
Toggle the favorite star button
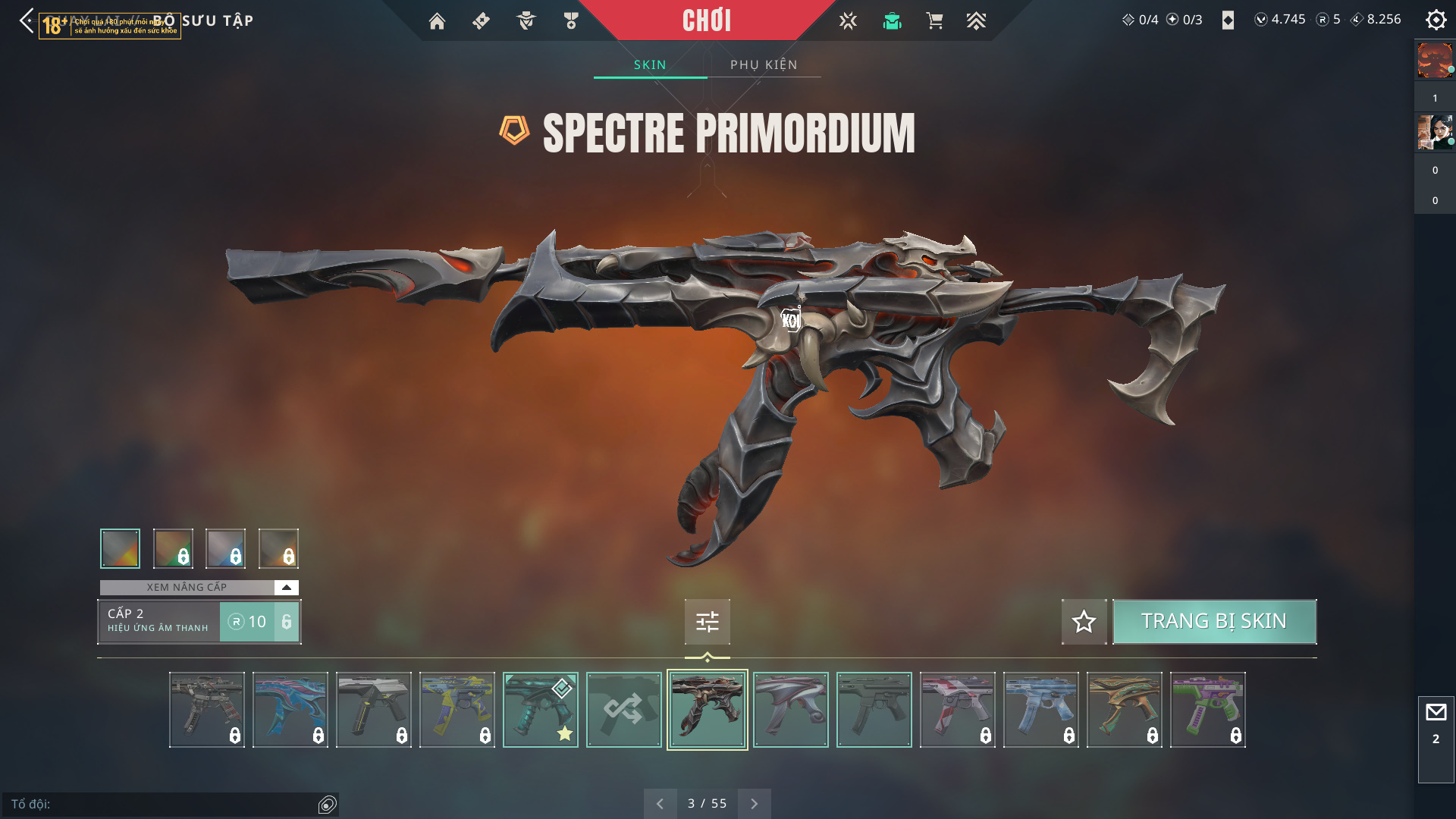[1084, 622]
